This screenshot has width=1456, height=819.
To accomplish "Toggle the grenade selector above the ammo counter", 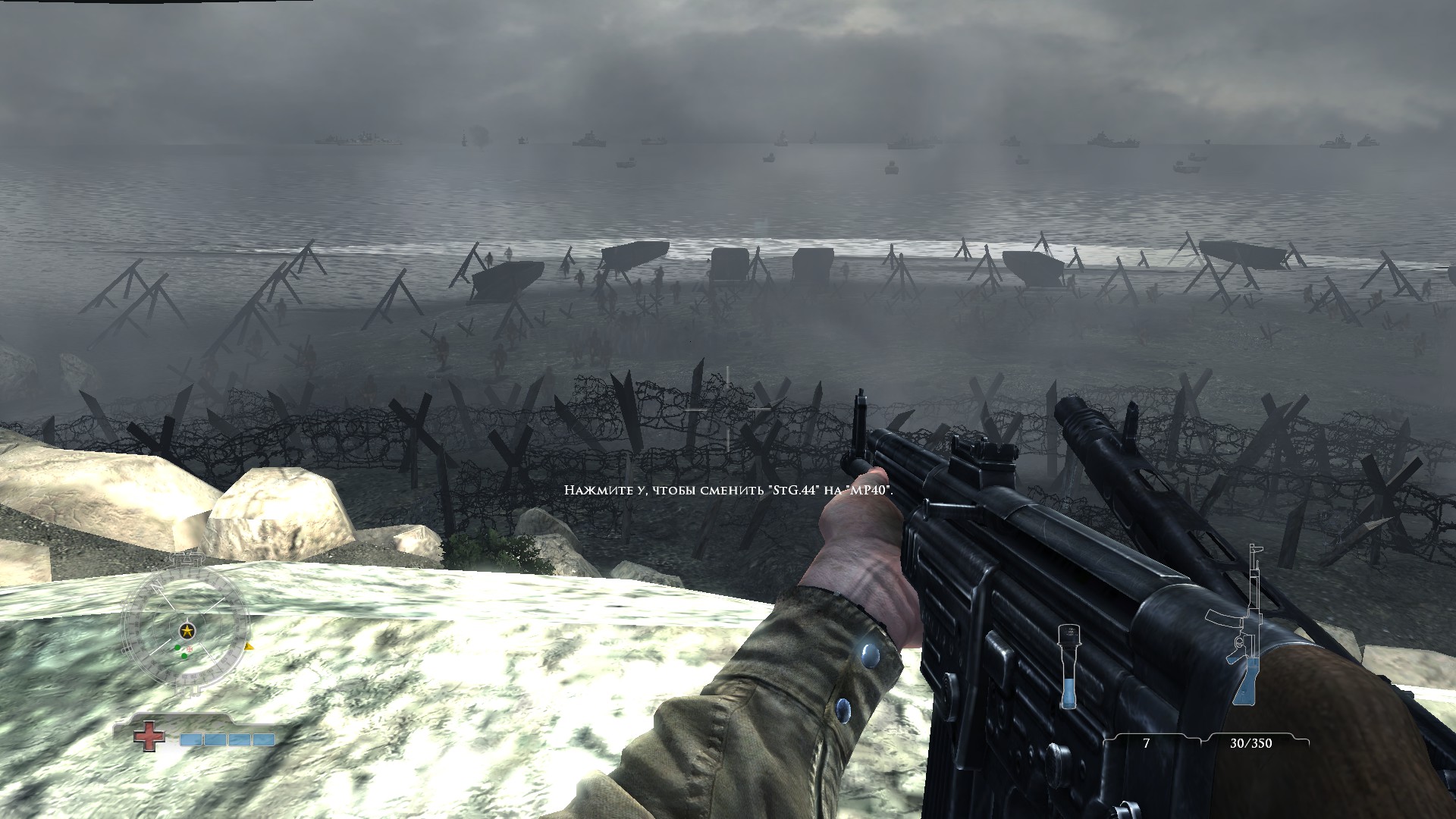I will (1070, 667).
